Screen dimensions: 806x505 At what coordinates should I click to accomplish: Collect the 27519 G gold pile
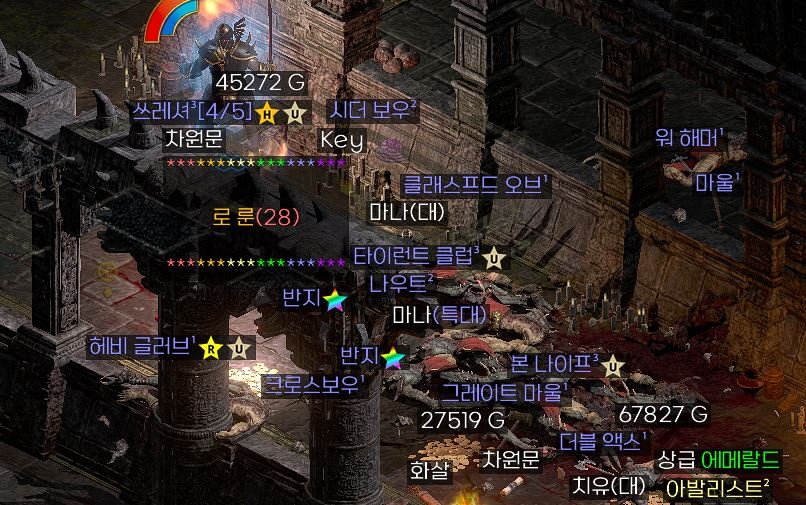coord(463,420)
